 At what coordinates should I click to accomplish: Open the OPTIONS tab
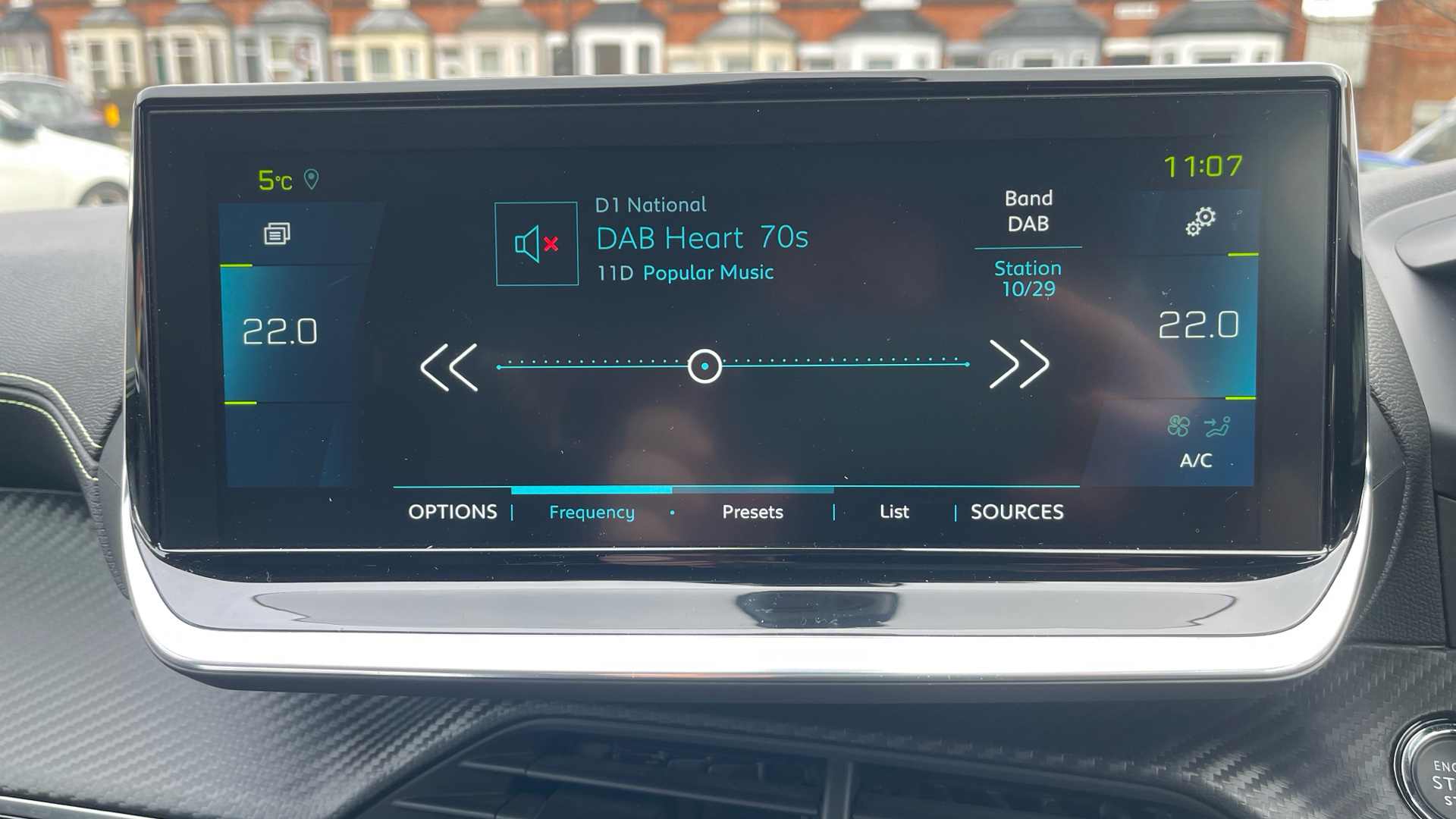pos(453,512)
